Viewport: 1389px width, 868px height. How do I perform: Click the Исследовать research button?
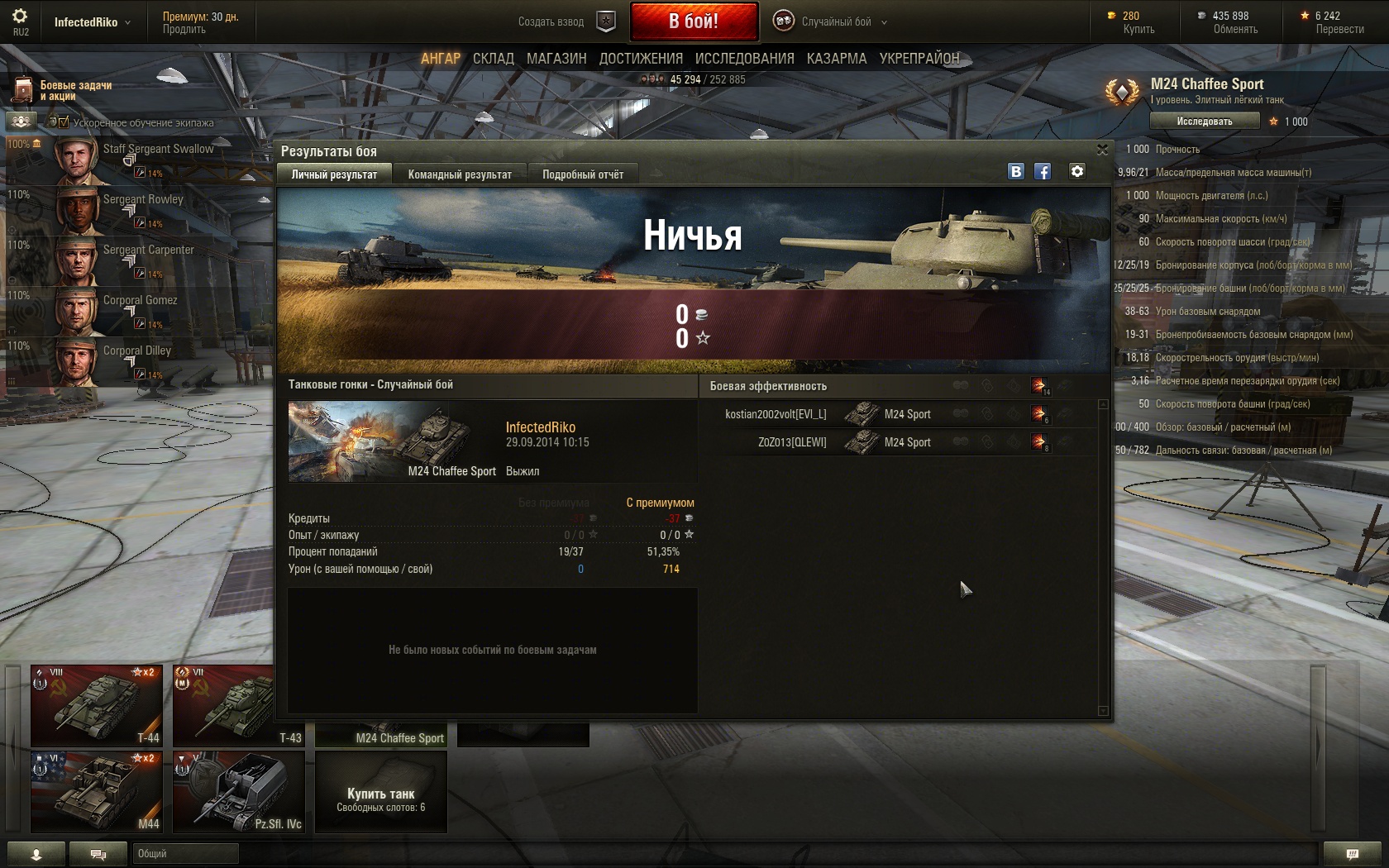coord(1204,122)
